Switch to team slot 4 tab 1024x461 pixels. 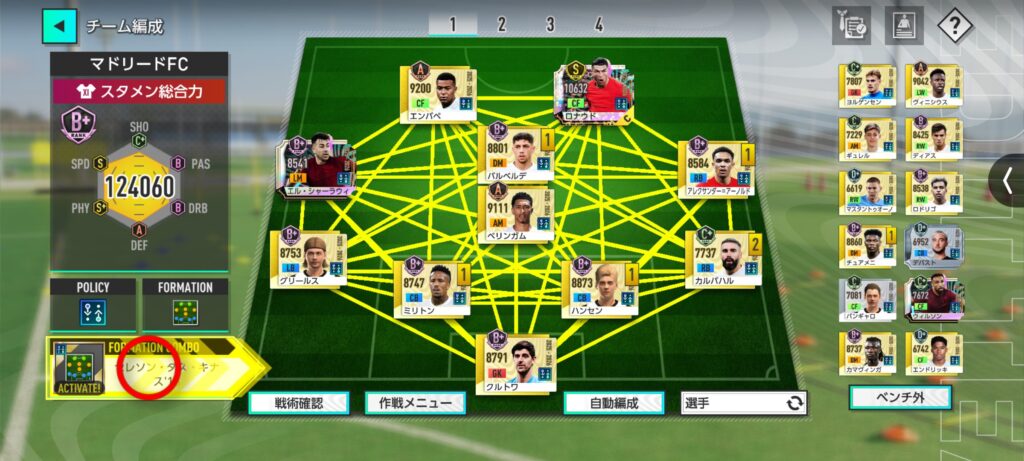pyautogui.click(x=598, y=25)
